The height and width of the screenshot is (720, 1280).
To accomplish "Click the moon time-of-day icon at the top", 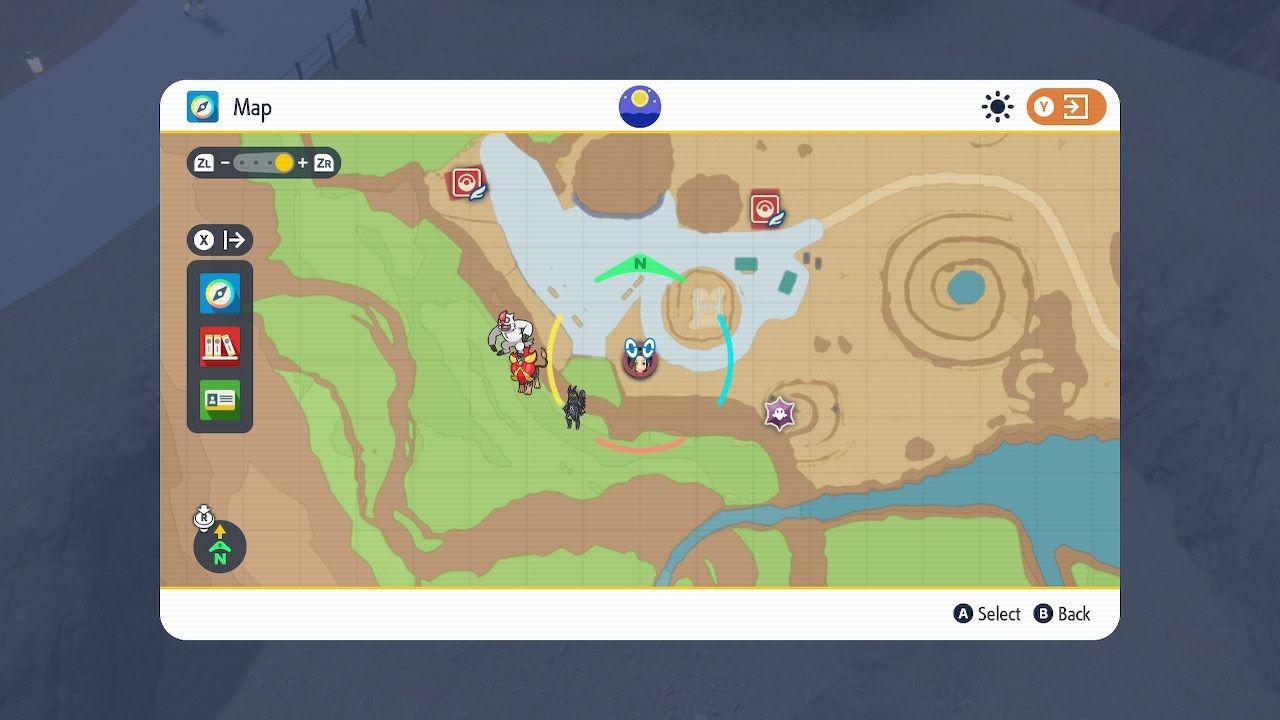I will [638, 105].
